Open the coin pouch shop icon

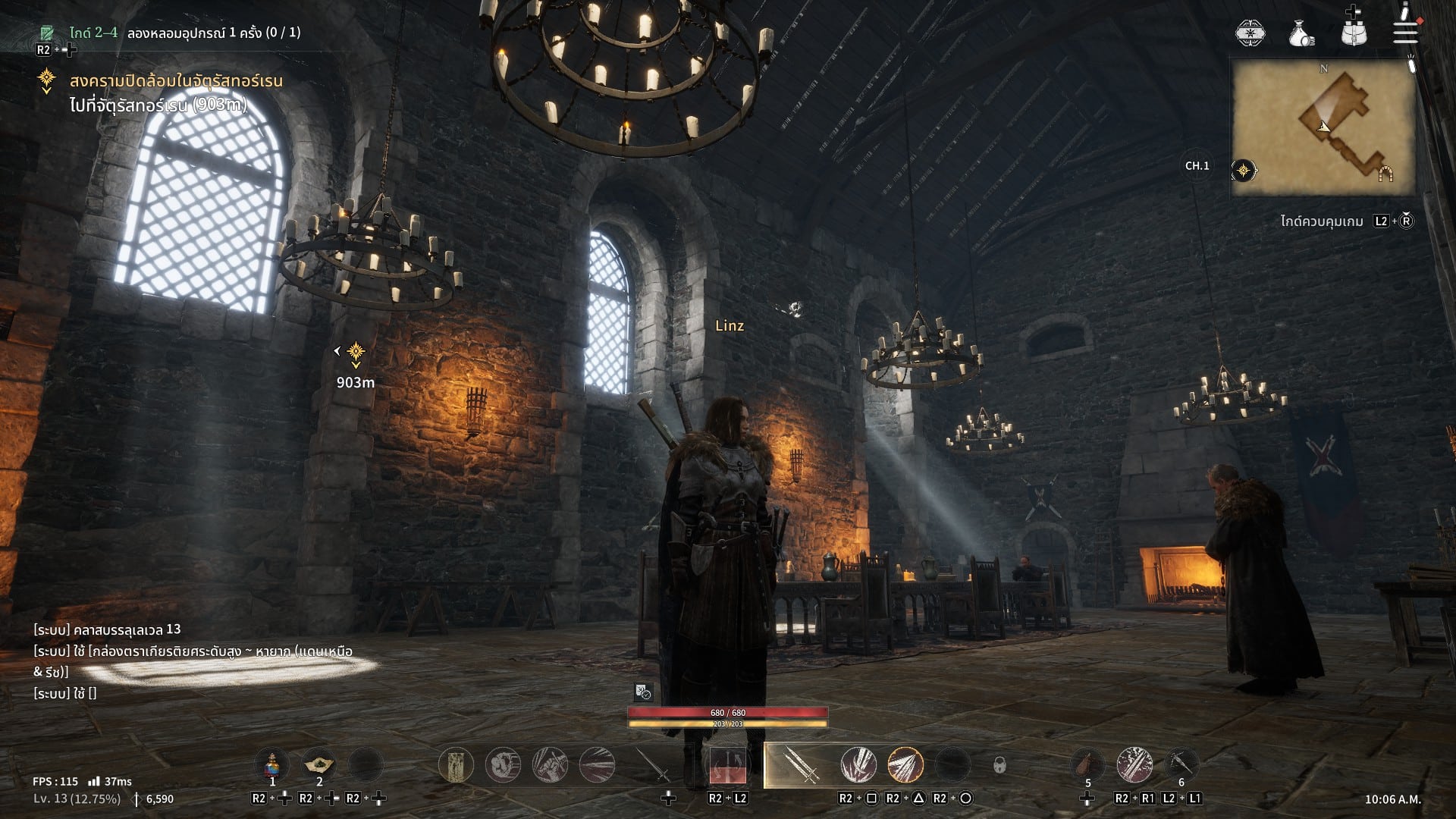(x=1301, y=33)
